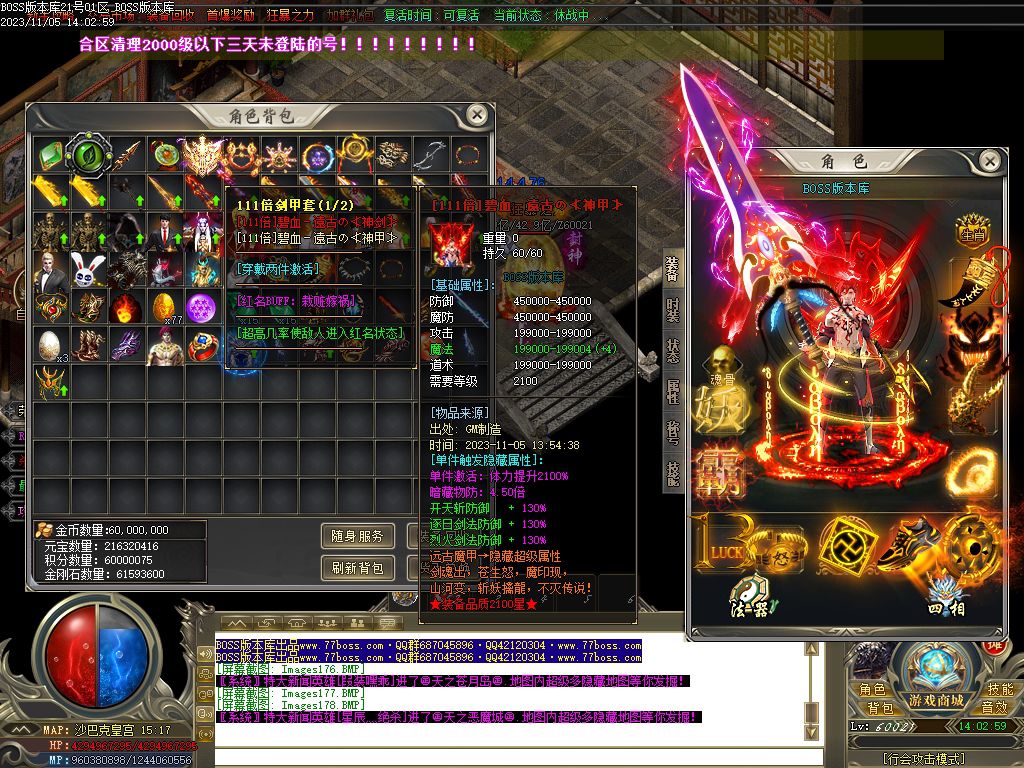Select the golden egg stack x77
This screenshot has height=768, width=1024.
(164, 308)
